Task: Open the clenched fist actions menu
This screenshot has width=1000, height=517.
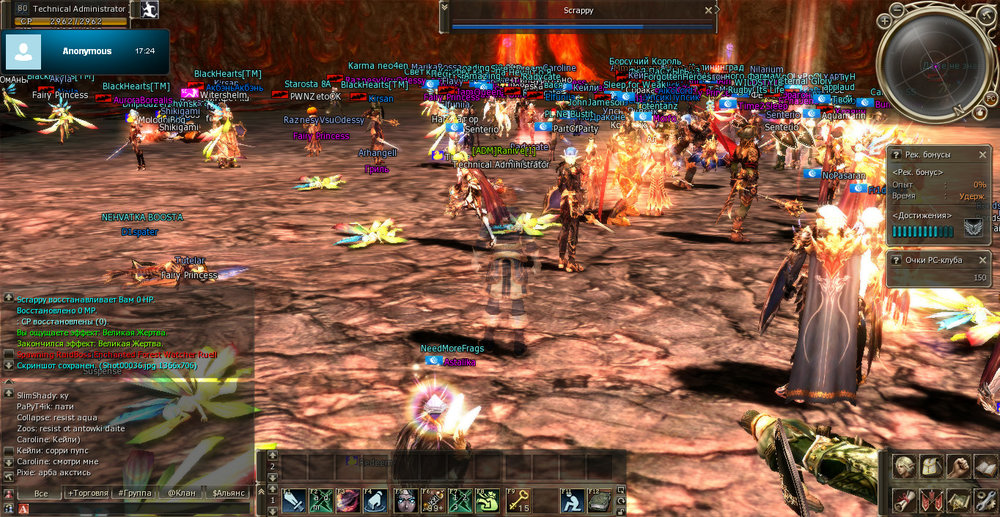Action: (x=959, y=467)
